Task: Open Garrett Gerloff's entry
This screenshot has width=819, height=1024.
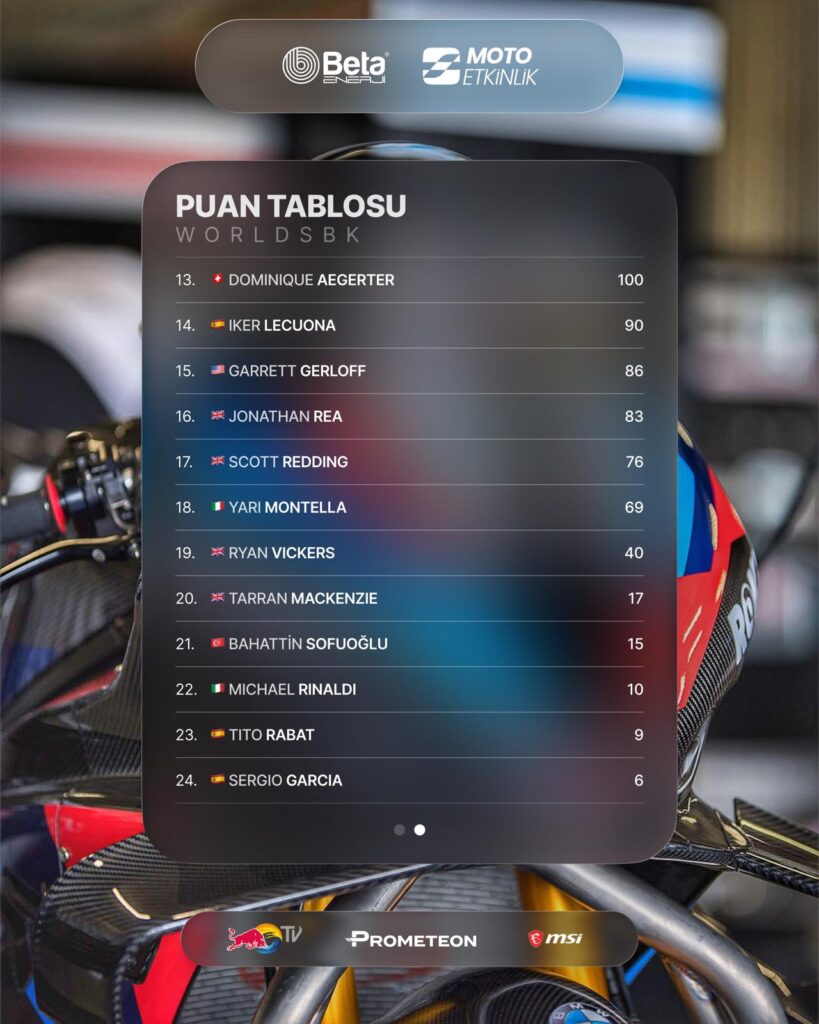Action: point(409,371)
